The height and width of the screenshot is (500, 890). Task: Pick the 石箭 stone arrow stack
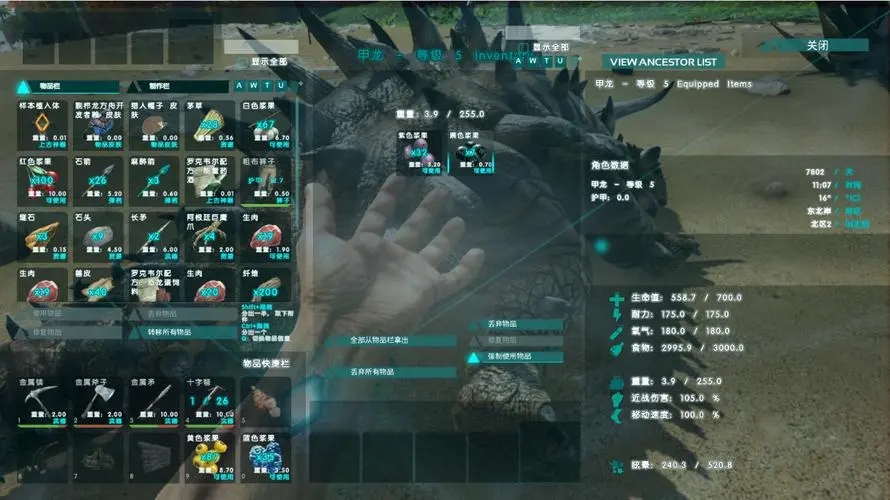coord(98,180)
